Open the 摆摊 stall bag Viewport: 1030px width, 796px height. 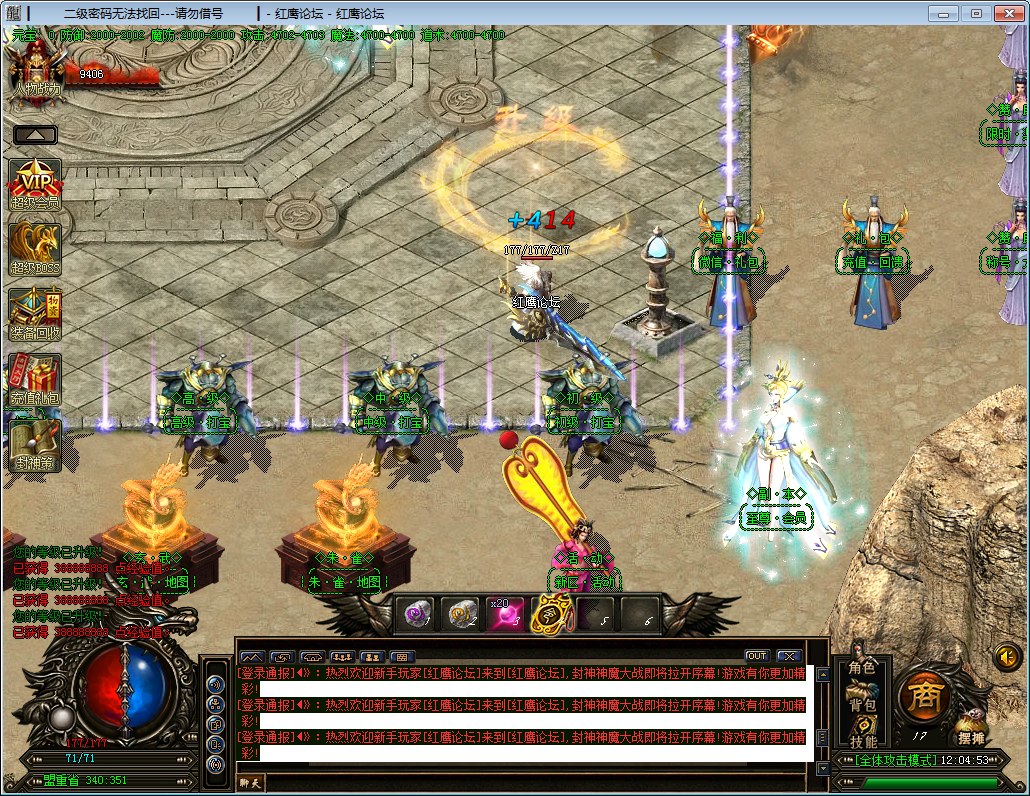click(970, 730)
